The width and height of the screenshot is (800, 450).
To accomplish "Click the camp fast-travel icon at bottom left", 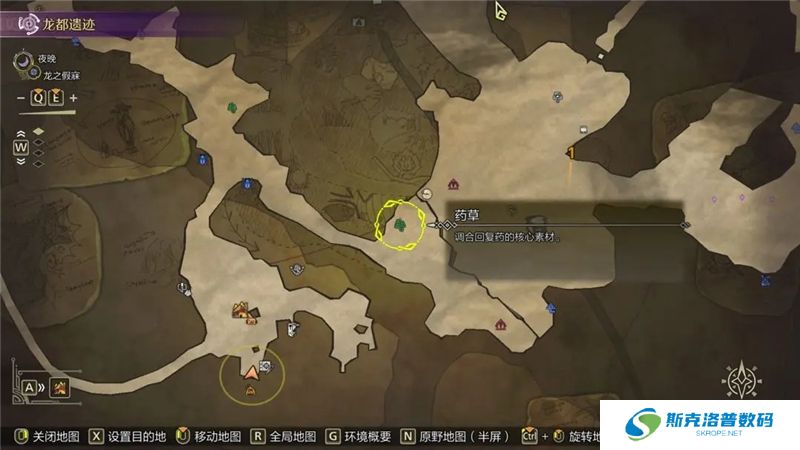I will tap(61, 387).
